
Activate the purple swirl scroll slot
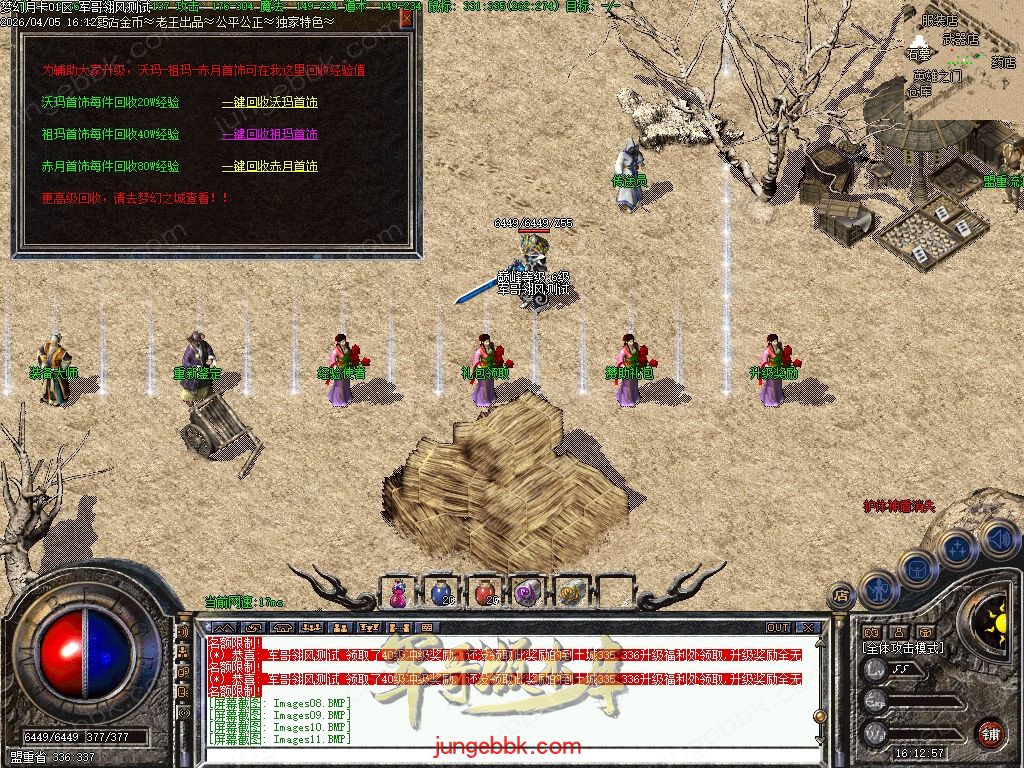[x=527, y=592]
